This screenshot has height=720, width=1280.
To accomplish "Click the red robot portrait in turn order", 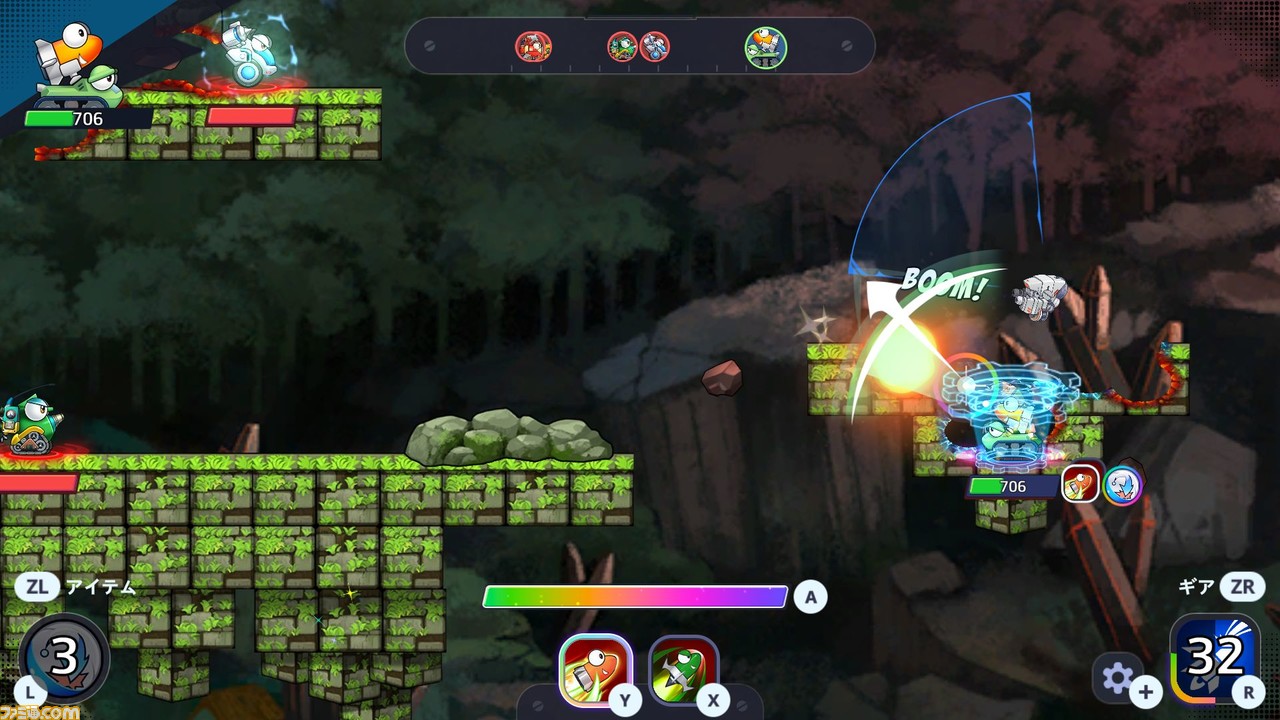I will point(533,47).
